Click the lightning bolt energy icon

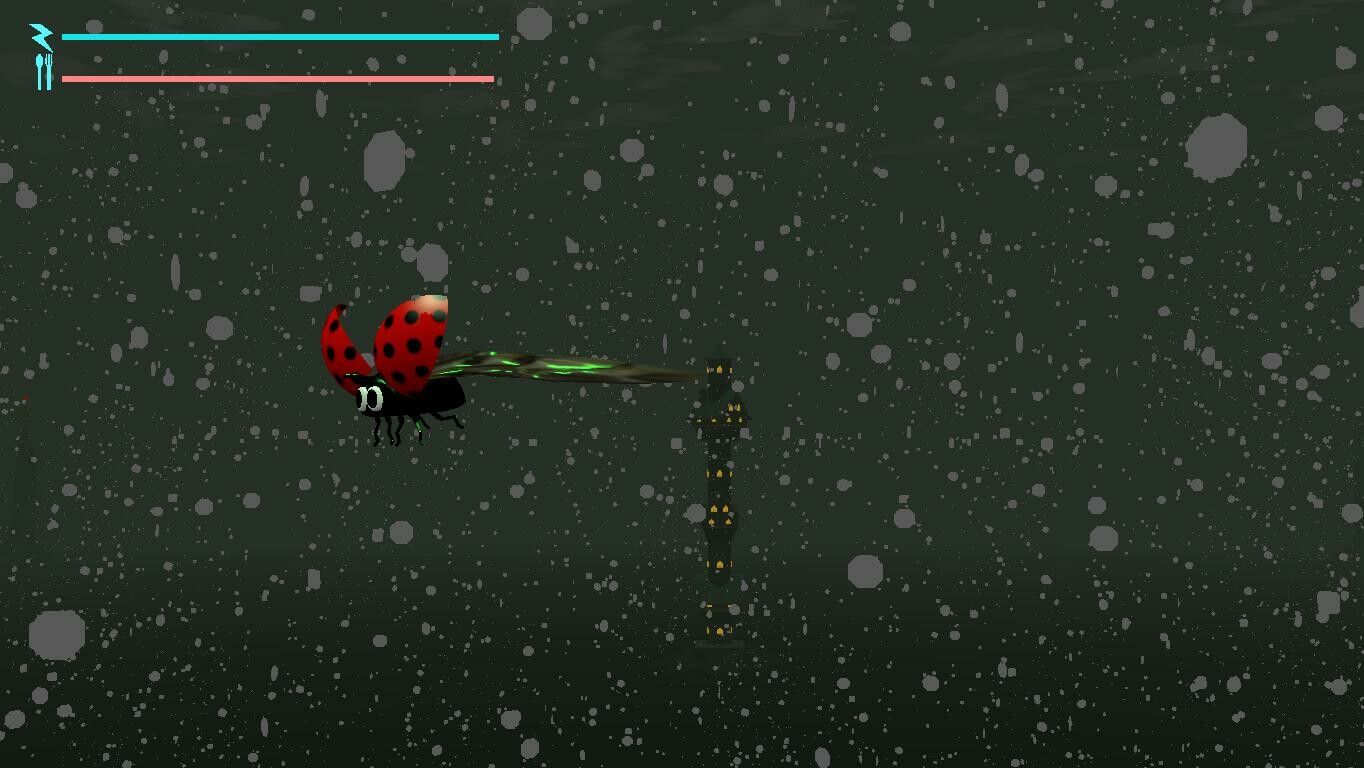coord(41,36)
